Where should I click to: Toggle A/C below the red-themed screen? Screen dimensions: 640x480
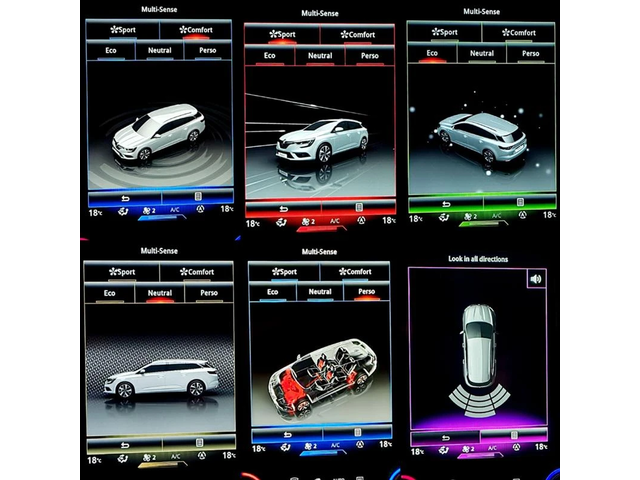point(335,220)
